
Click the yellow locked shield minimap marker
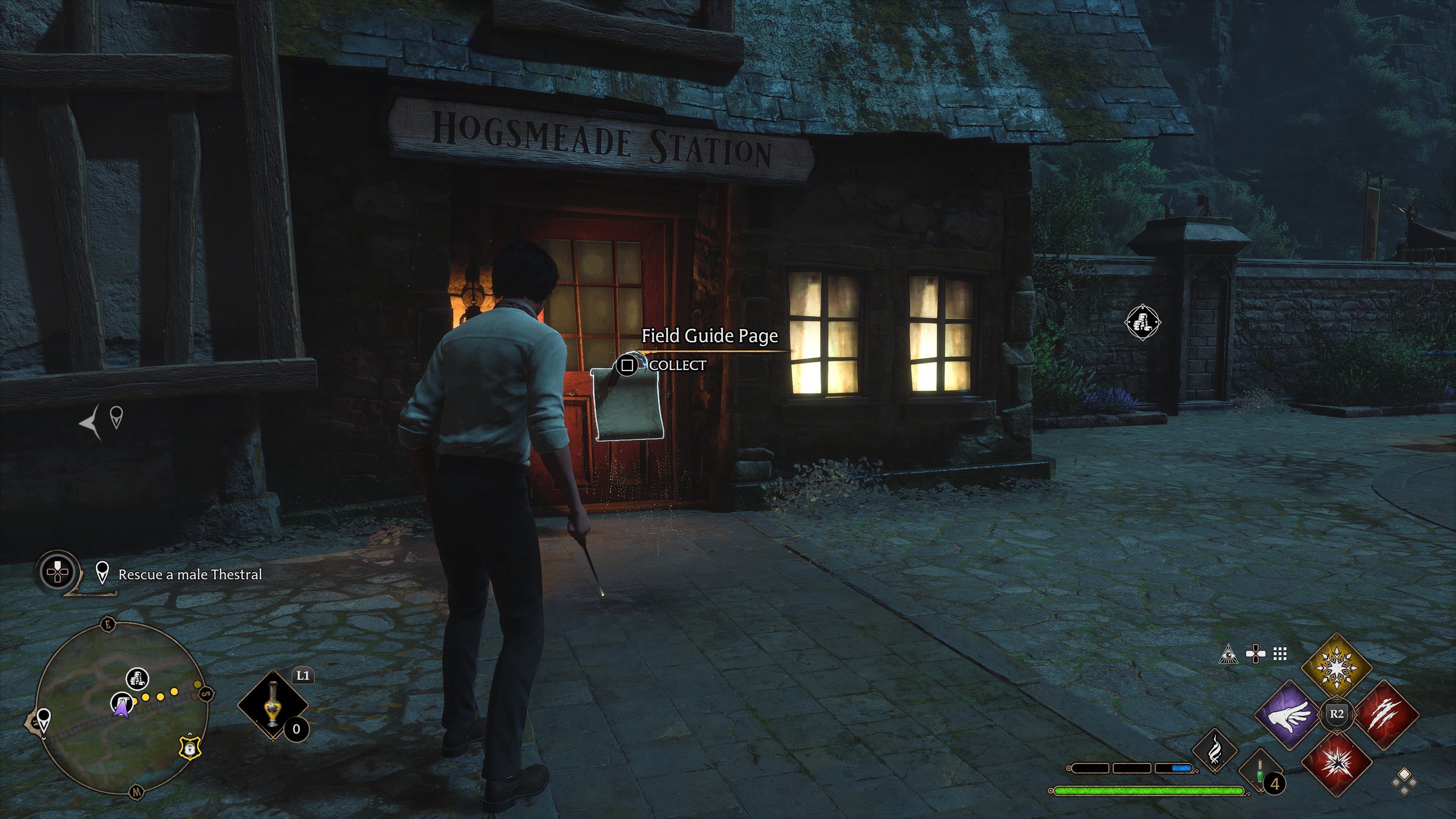189,748
